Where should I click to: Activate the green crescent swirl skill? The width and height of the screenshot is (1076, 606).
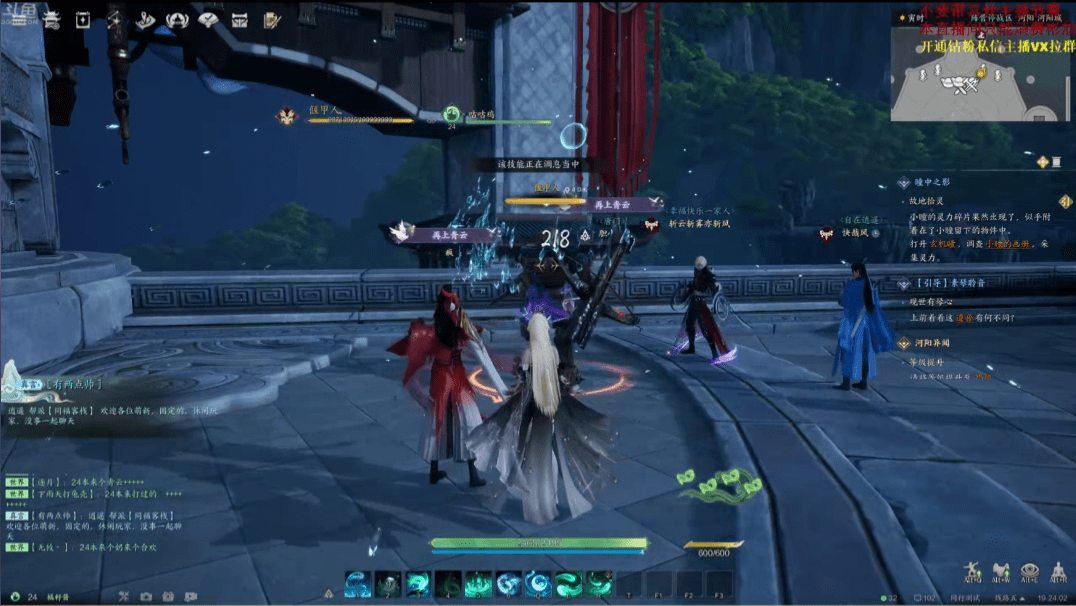569,584
